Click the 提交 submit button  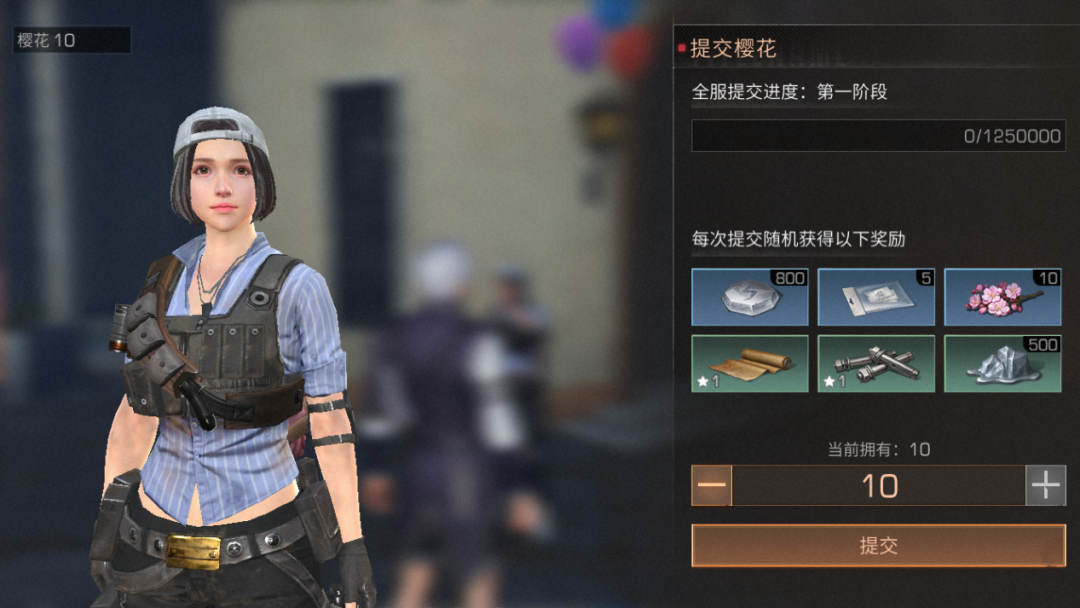click(878, 546)
